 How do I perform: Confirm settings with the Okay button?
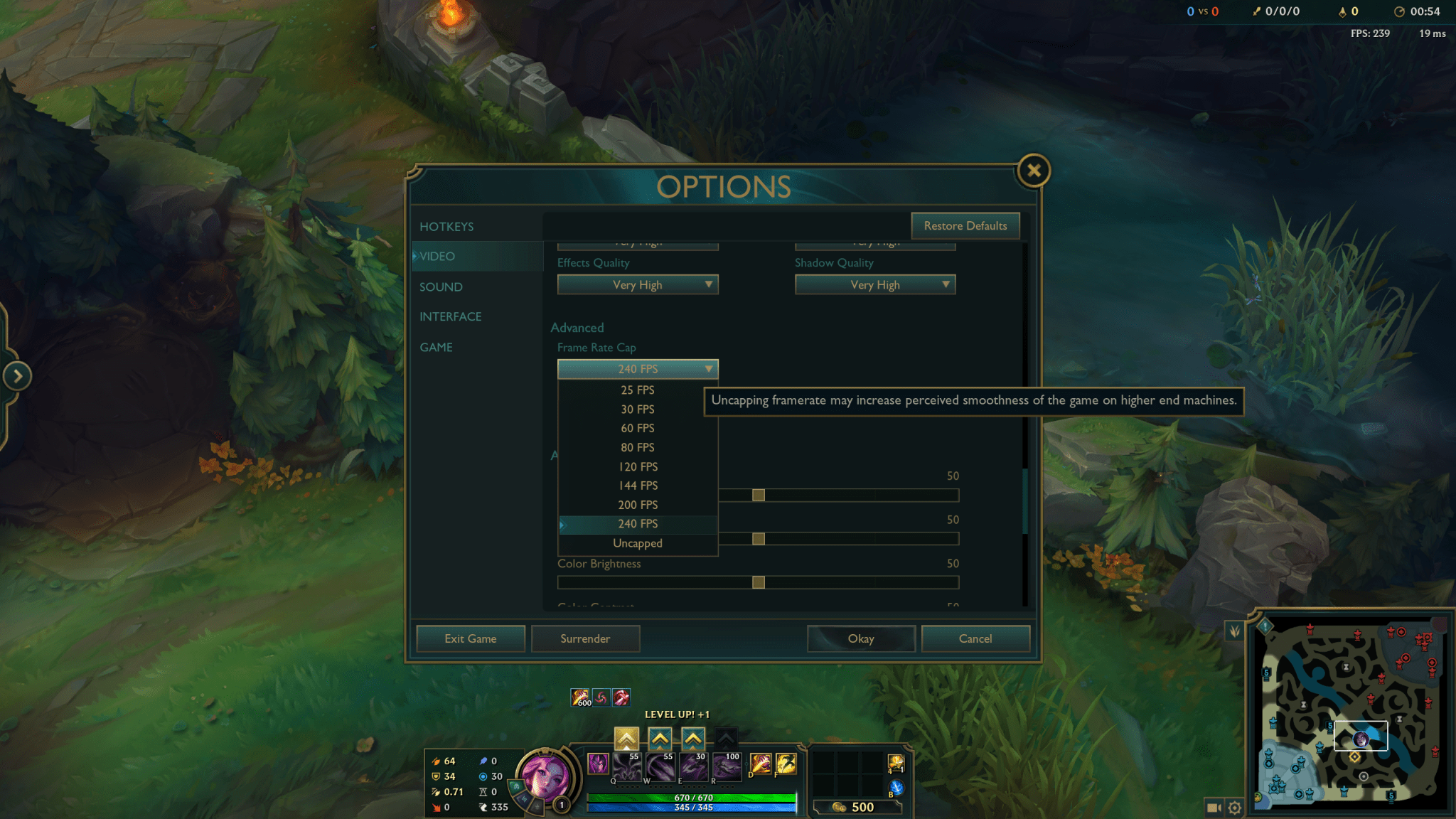coord(860,639)
